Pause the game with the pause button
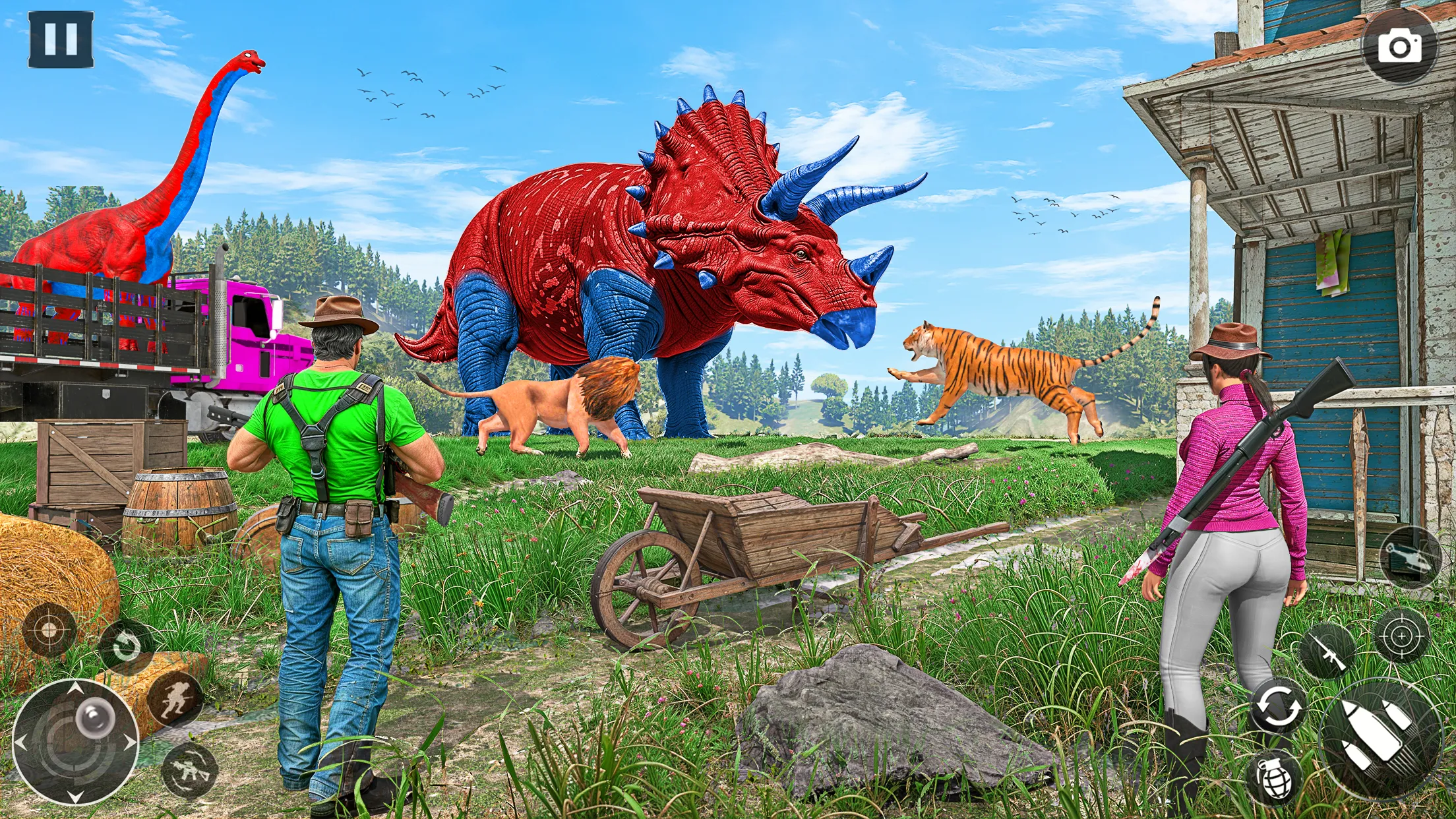Image resolution: width=1456 pixels, height=819 pixels. [x=61, y=40]
